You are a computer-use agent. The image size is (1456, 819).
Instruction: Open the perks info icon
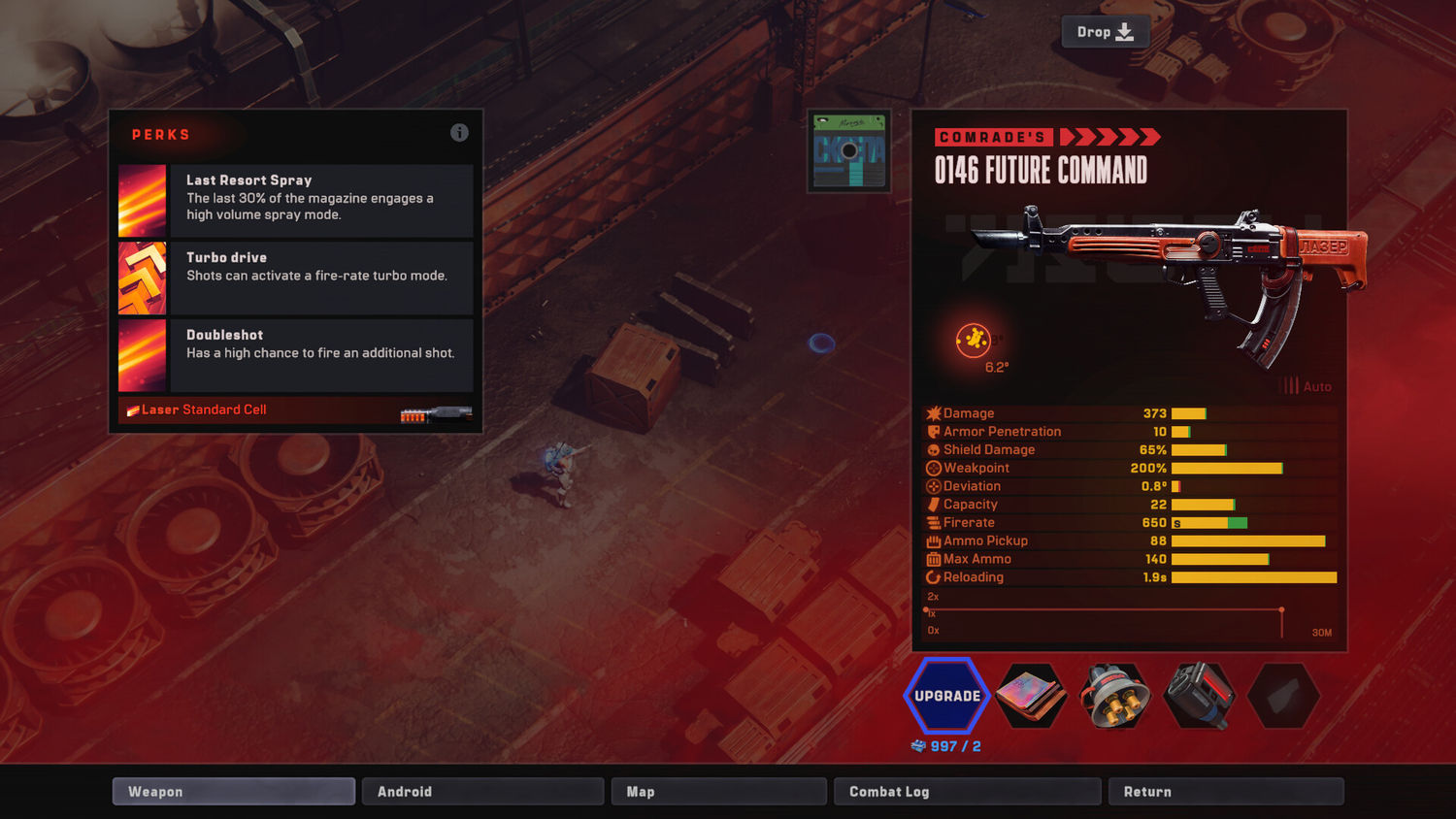pyautogui.click(x=459, y=133)
